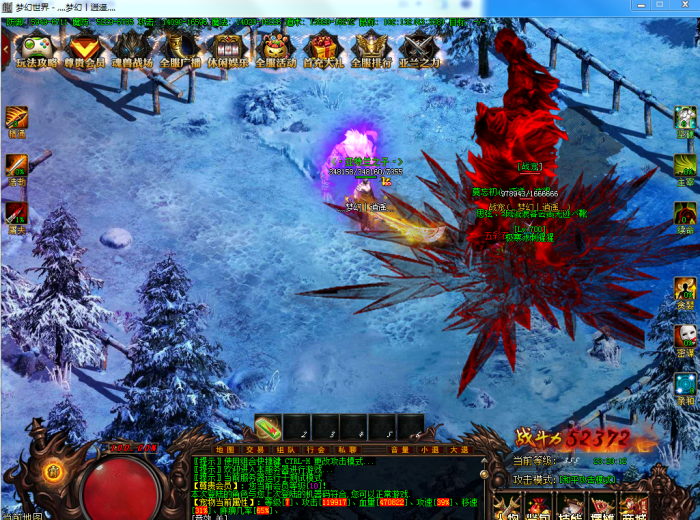This screenshot has height=520, width=700.
Task: Open the 玩法攻略 gameplay guide
Action: 38,49
